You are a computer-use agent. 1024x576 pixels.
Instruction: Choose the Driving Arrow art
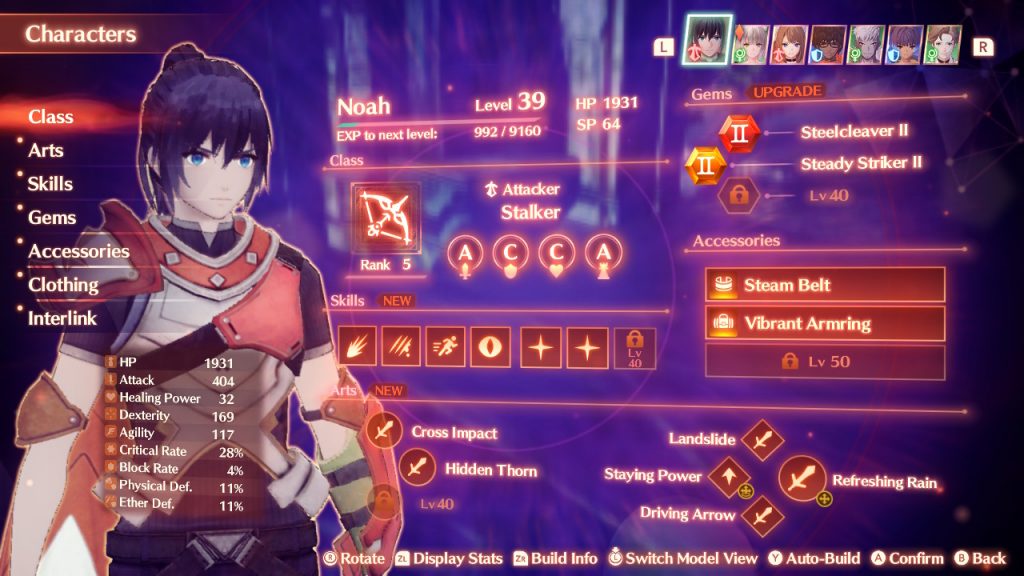(763, 515)
